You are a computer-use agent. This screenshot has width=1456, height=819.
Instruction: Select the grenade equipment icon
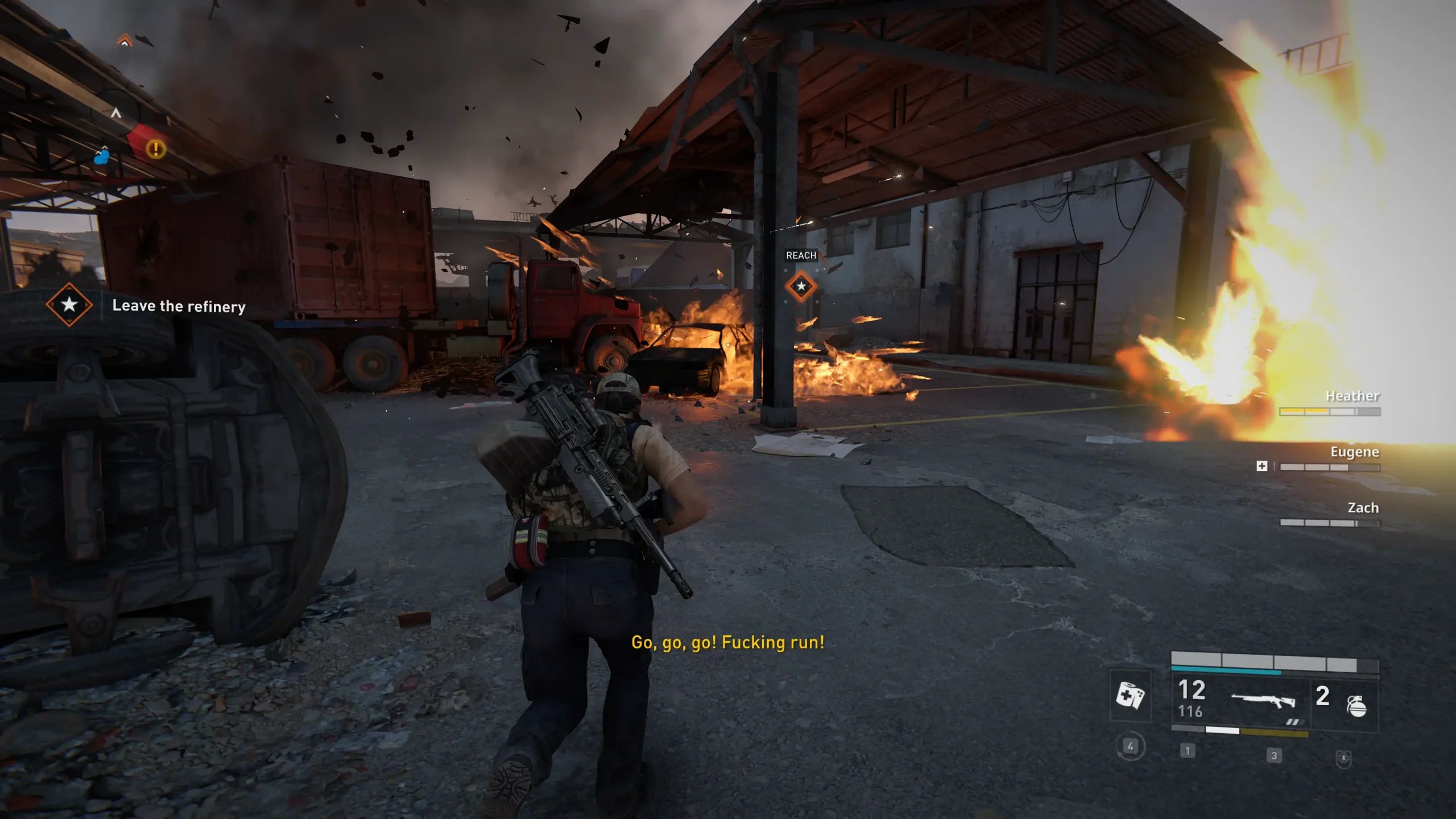(x=1356, y=706)
